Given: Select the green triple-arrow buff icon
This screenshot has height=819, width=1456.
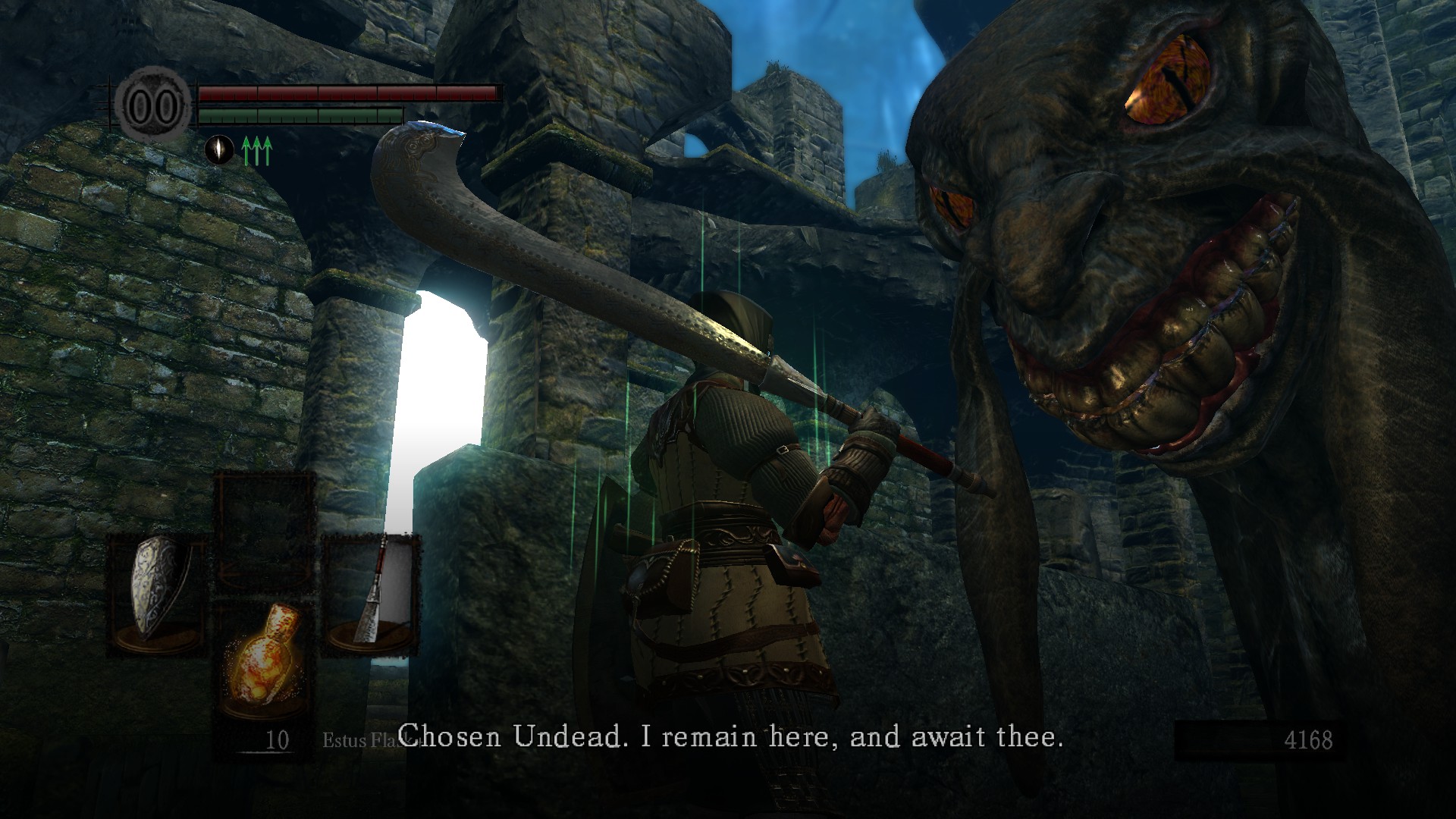Looking at the screenshot, I should coord(256,149).
